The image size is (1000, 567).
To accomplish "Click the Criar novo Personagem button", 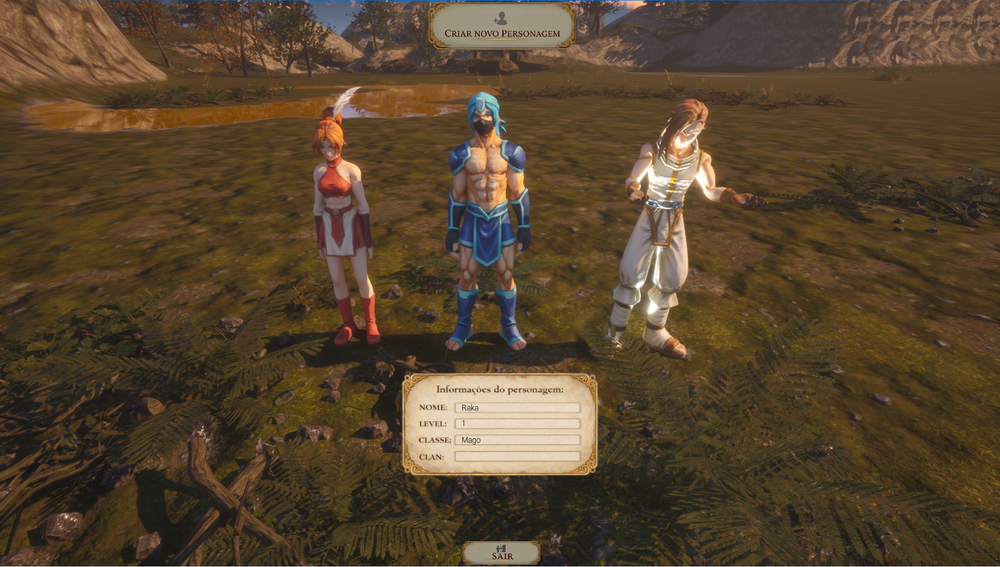I will (x=501, y=26).
